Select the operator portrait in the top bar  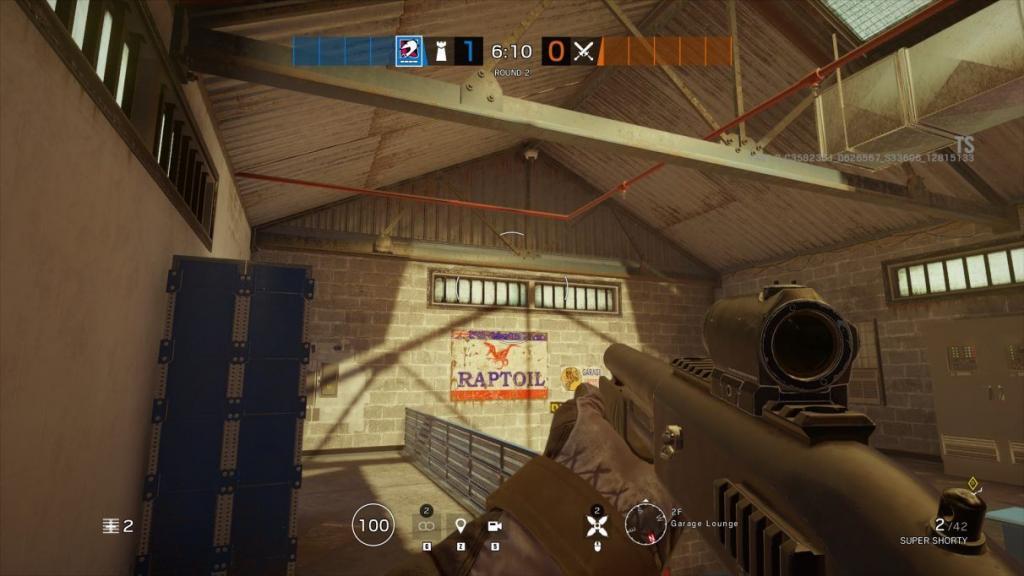[x=409, y=51]
